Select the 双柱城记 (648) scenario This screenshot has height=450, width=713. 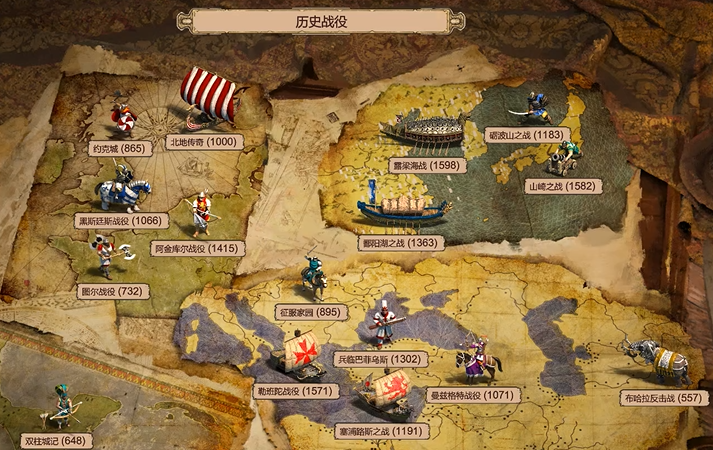[x=56, y=440]
